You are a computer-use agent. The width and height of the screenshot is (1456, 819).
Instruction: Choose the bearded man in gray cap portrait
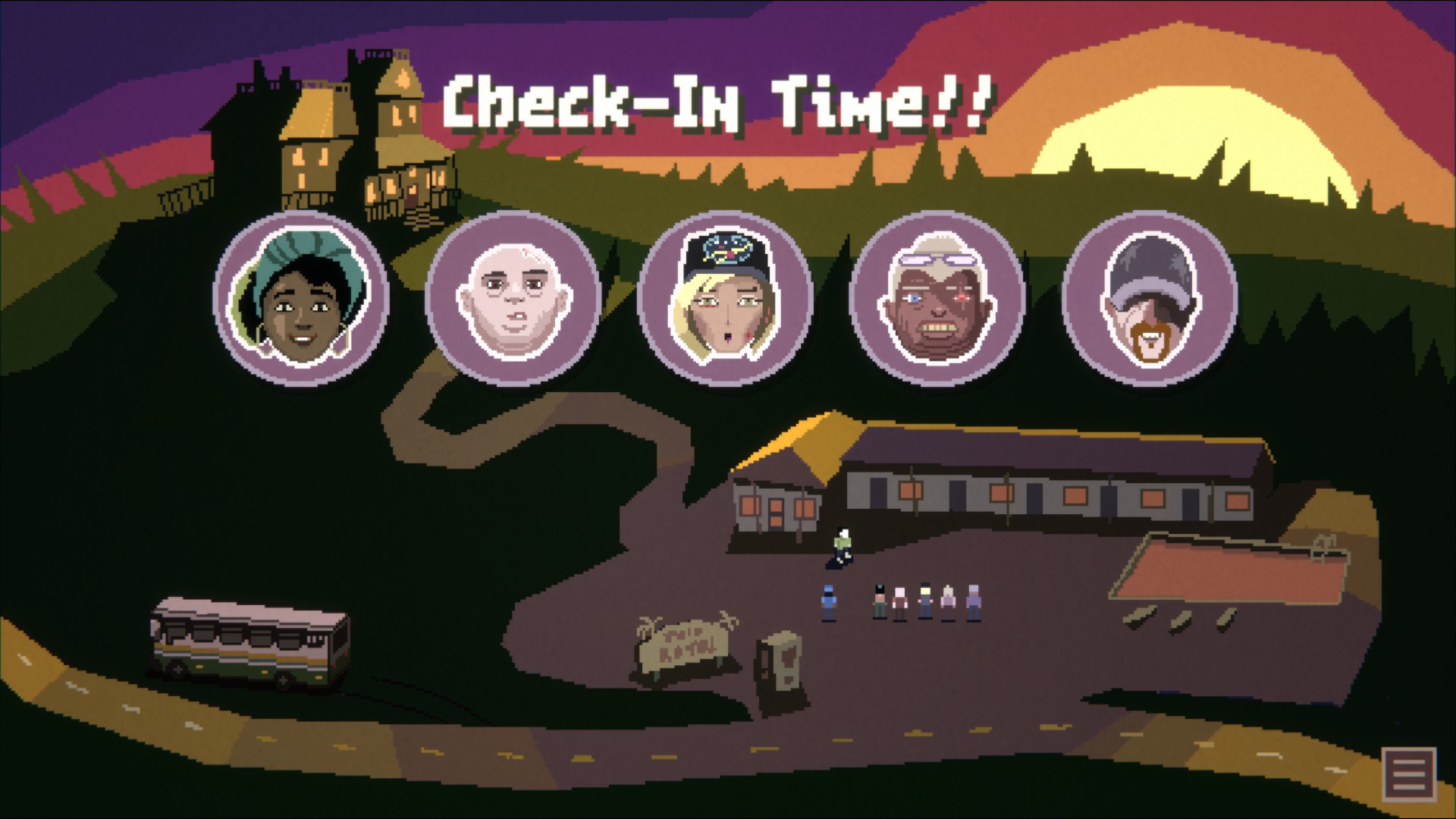(1150, 299)
